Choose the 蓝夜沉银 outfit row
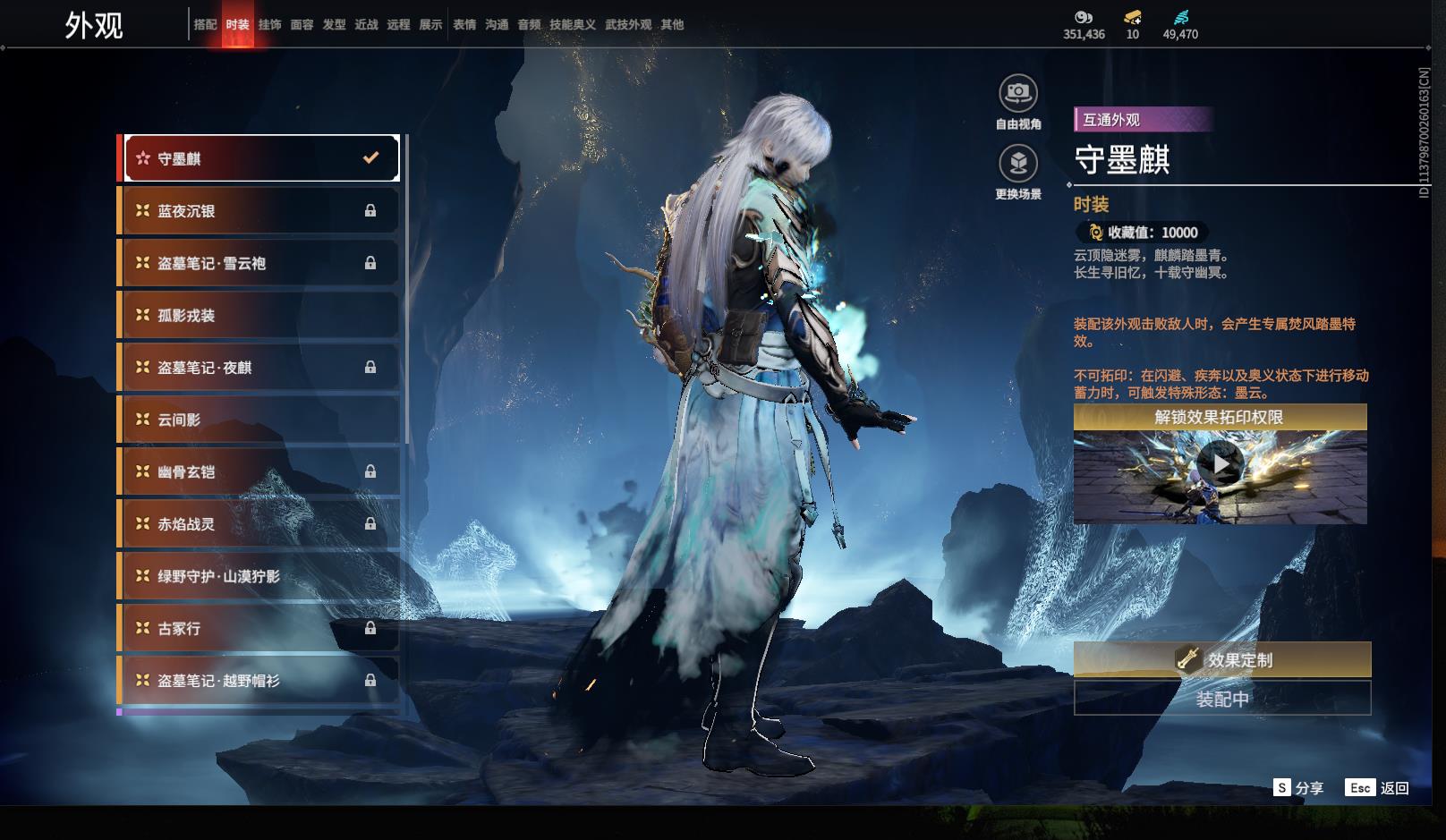Image resolution: width=1446 pixels, height=840 pixels. pyautogui.click(x=260, y=211)
